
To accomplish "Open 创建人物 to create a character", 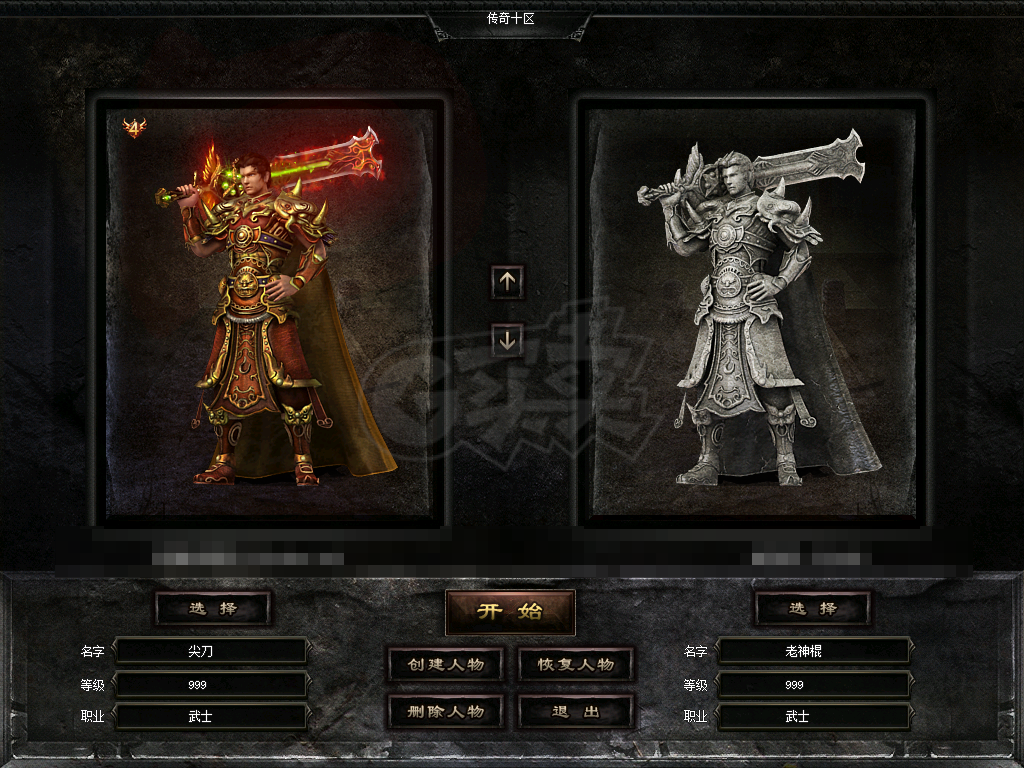I will coord(445,665).
